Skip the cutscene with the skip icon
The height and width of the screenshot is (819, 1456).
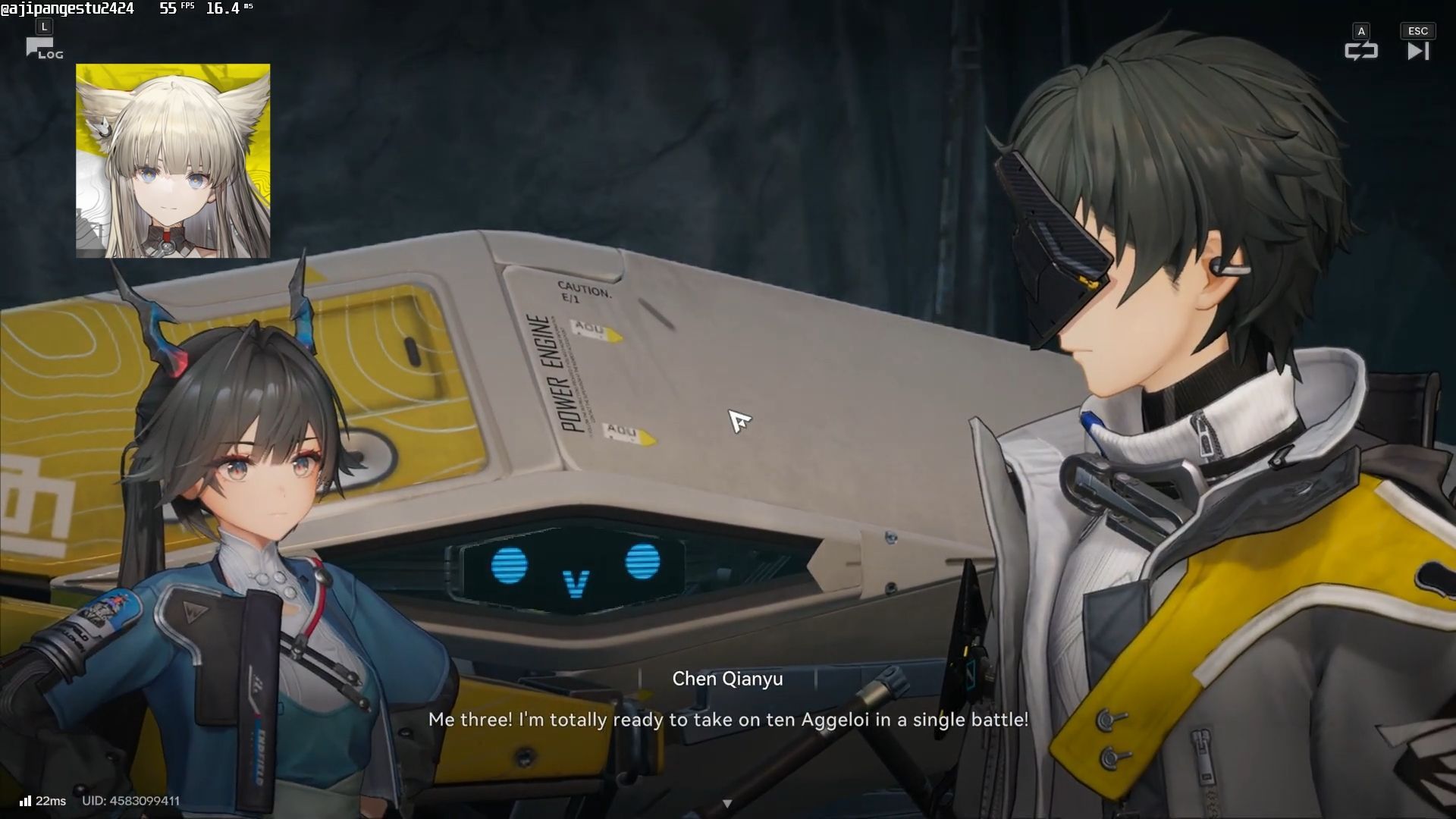click(1417, 51)
